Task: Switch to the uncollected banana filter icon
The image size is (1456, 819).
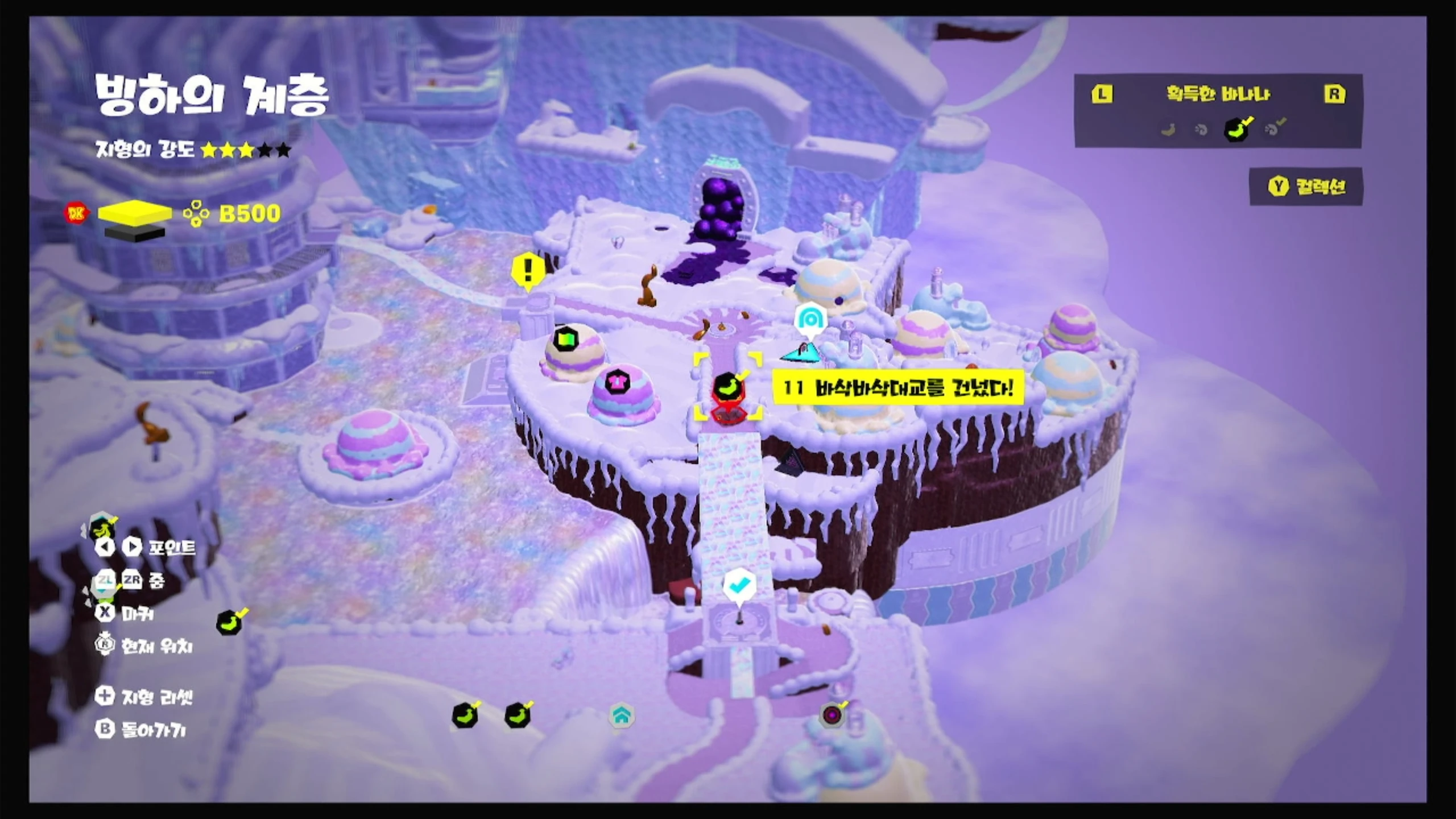Action: (1168, 130)
